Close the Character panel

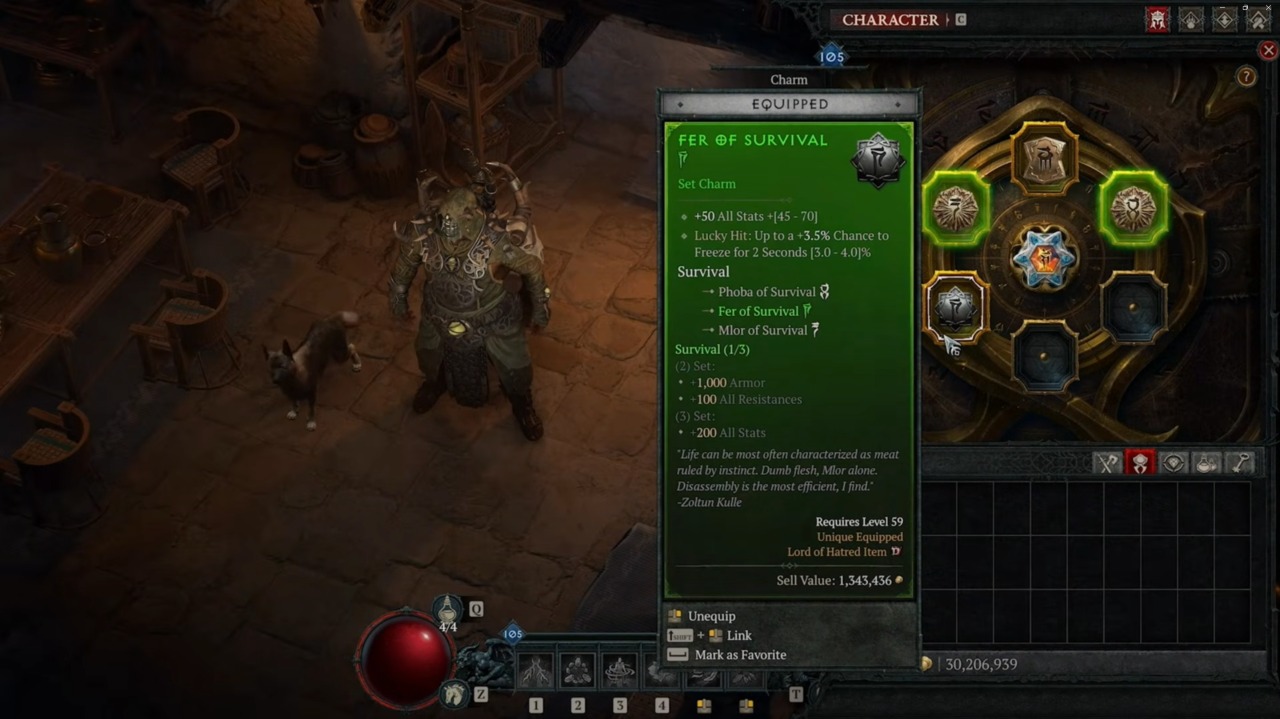[1268, 50]
